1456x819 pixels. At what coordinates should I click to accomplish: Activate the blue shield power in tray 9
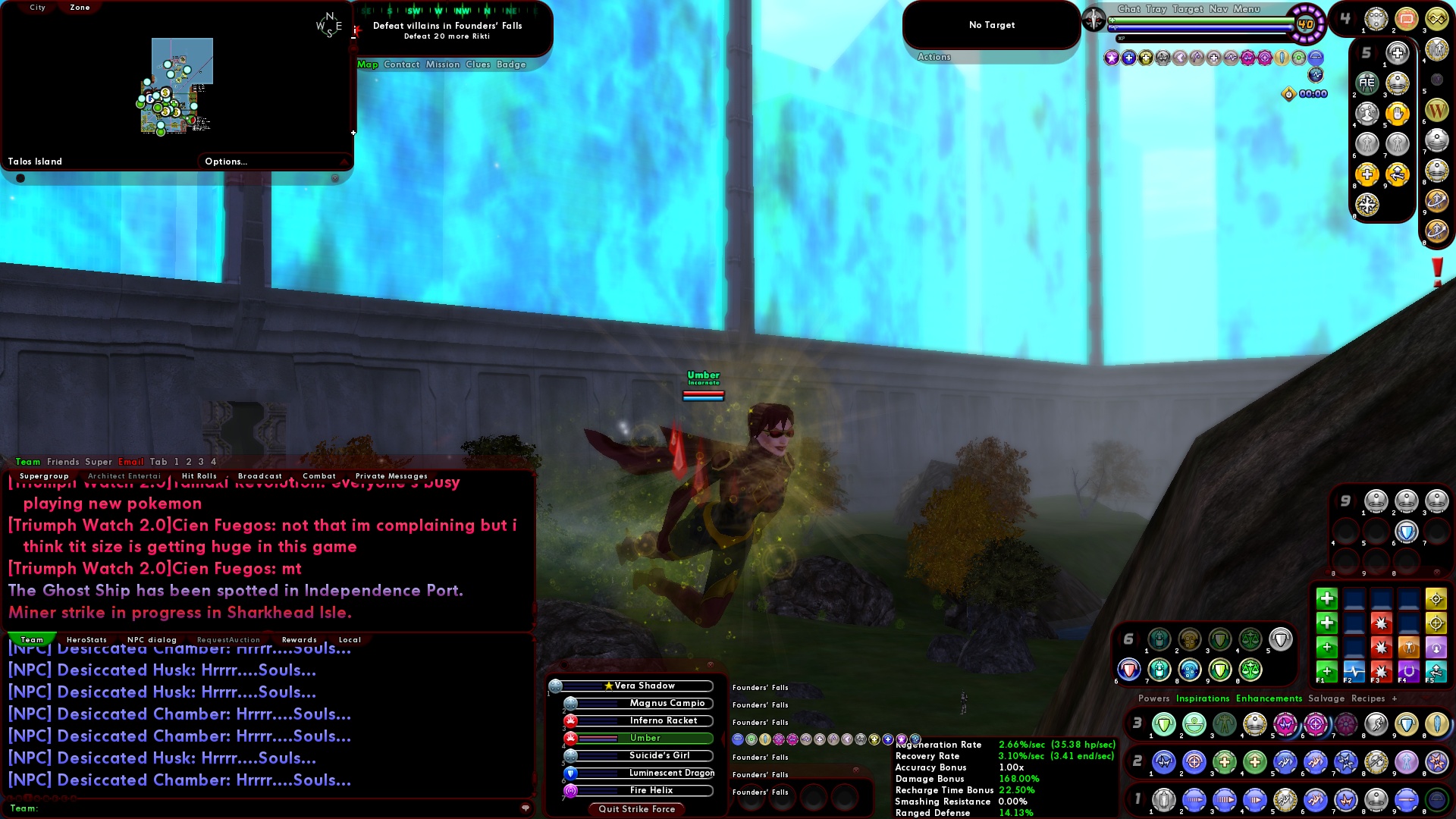click(x=1407, y=532)
